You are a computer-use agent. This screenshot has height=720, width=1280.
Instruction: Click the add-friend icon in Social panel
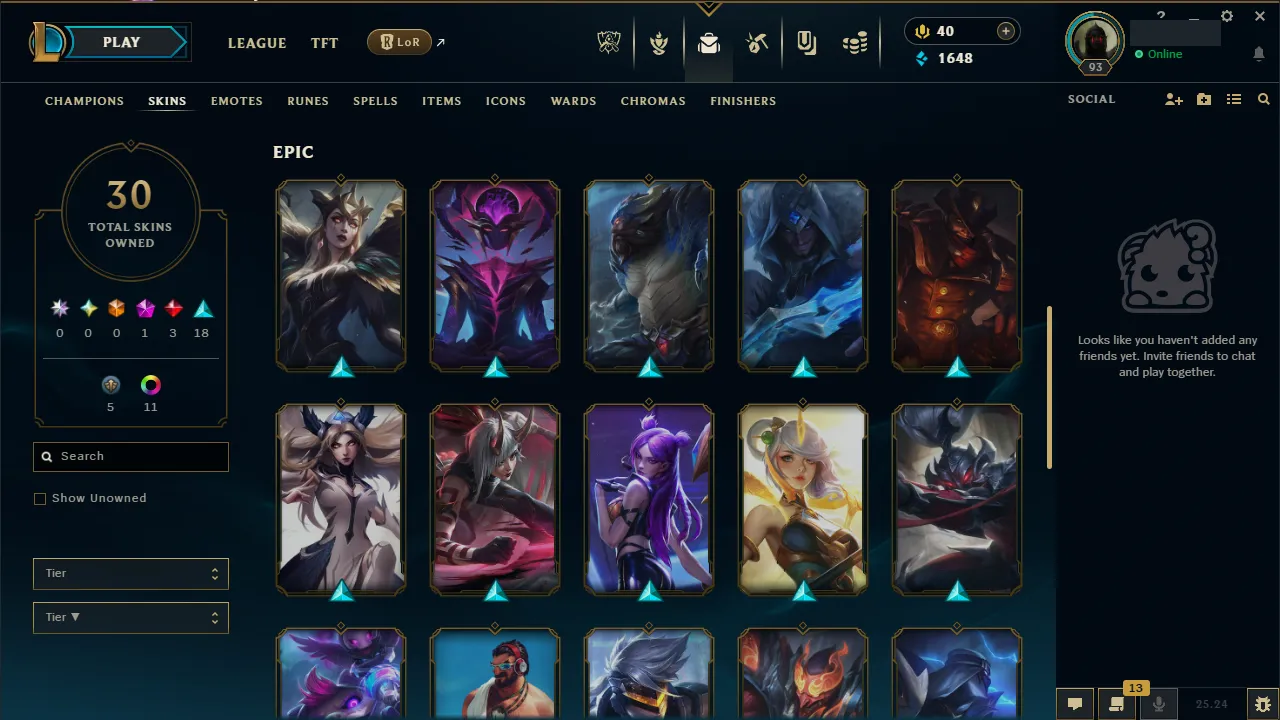[x=1173, y=99]
